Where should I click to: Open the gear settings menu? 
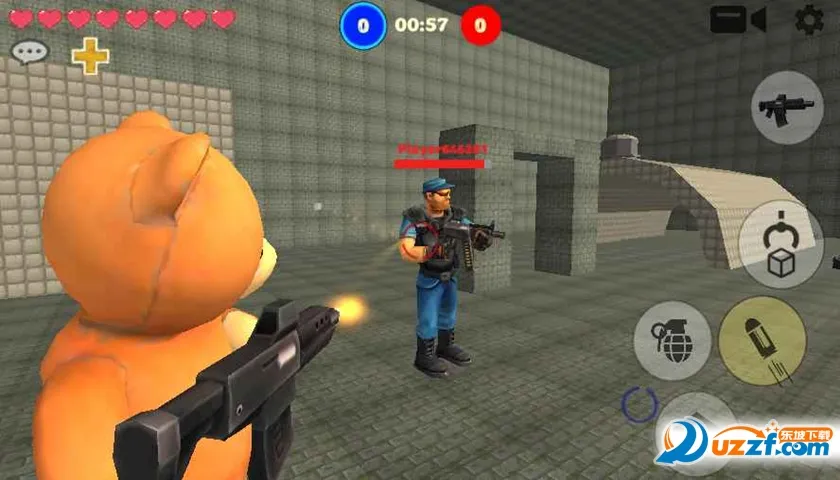809,19
